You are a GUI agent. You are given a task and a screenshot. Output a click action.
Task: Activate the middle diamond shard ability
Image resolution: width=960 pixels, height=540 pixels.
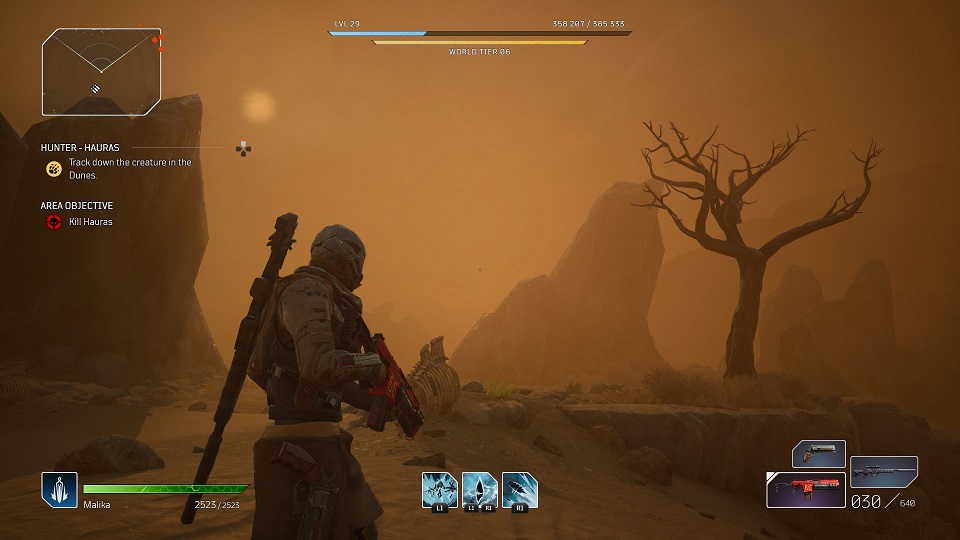(x=479, y=490)
